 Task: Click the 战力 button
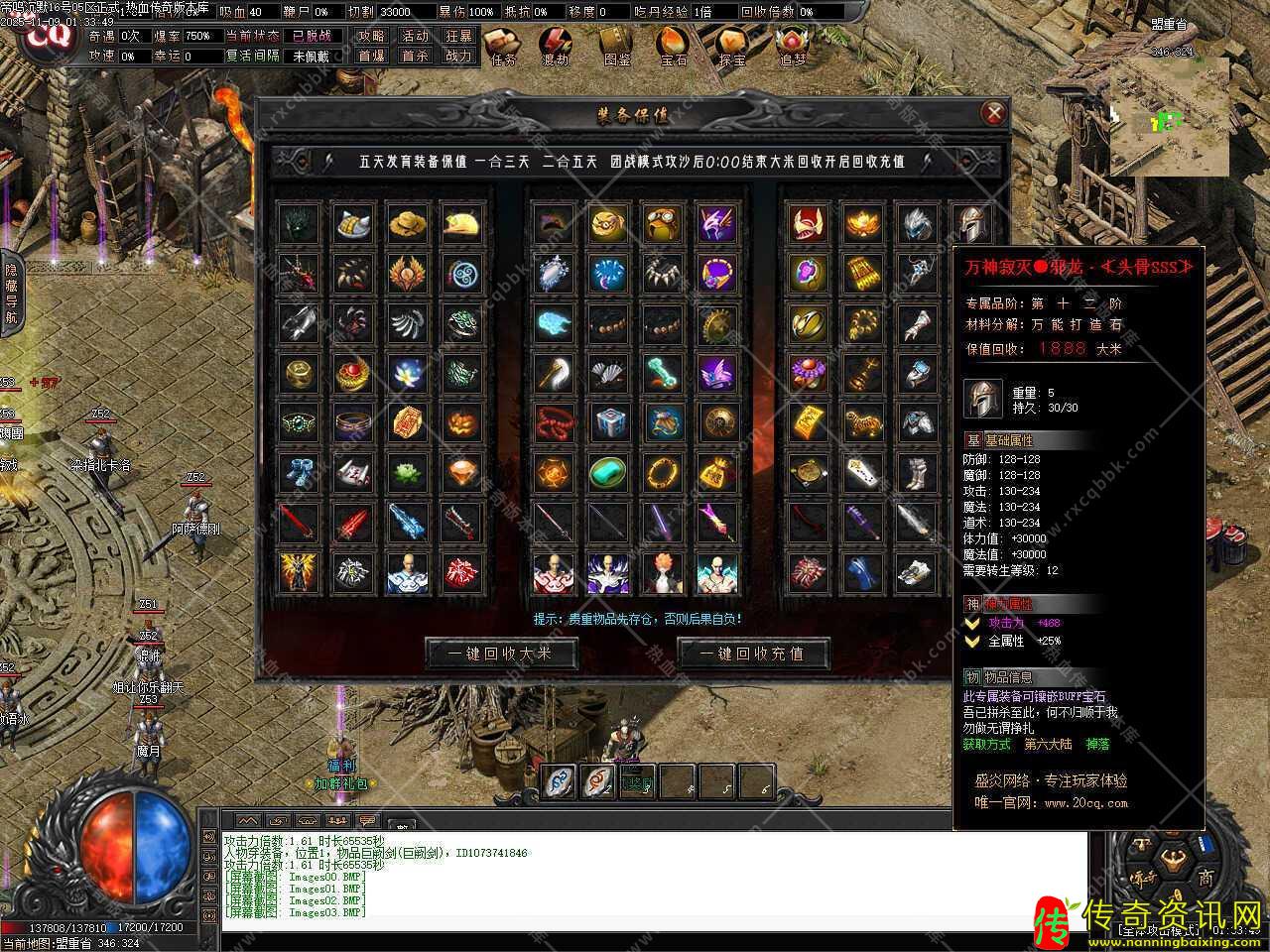(458, 57)
